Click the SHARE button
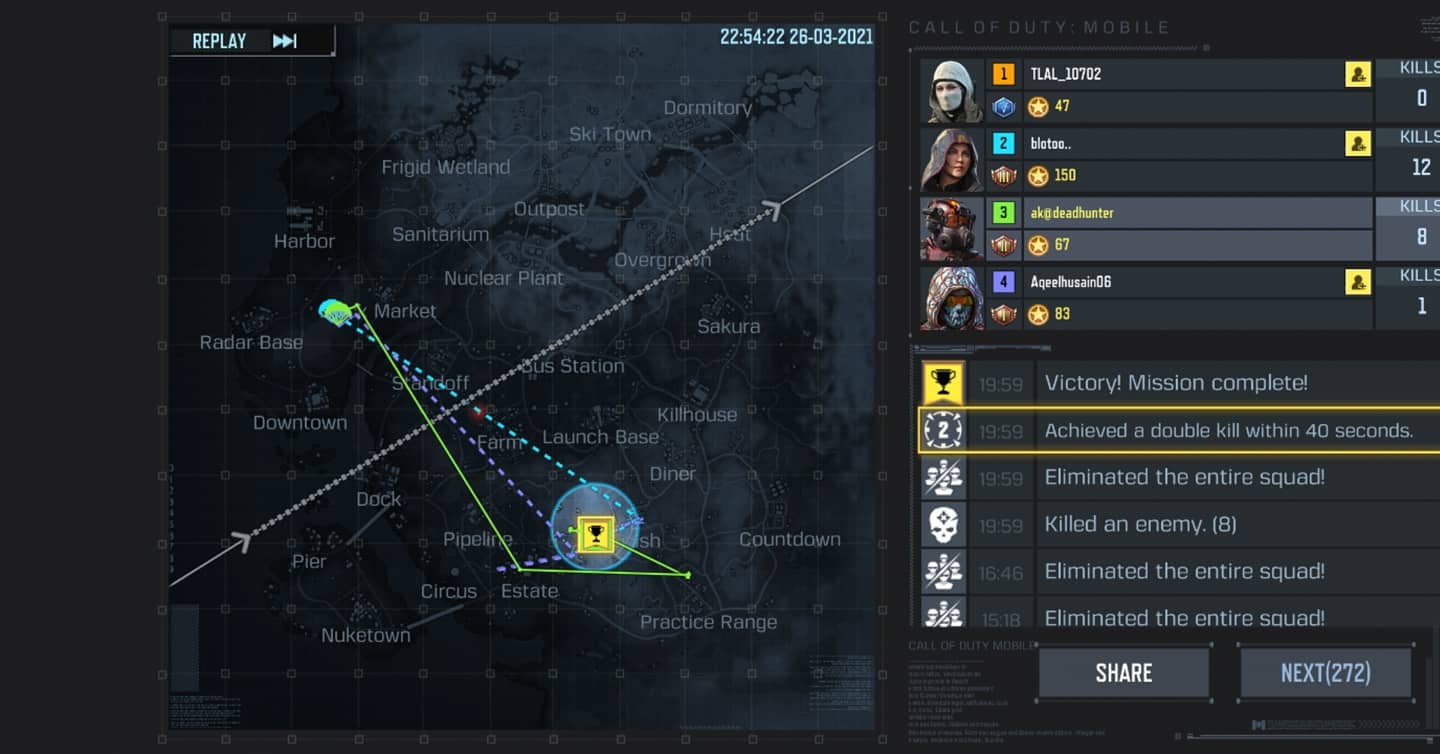Image resolution: width=1440 pixels, height=754 pixels. tap(1123, 673)
